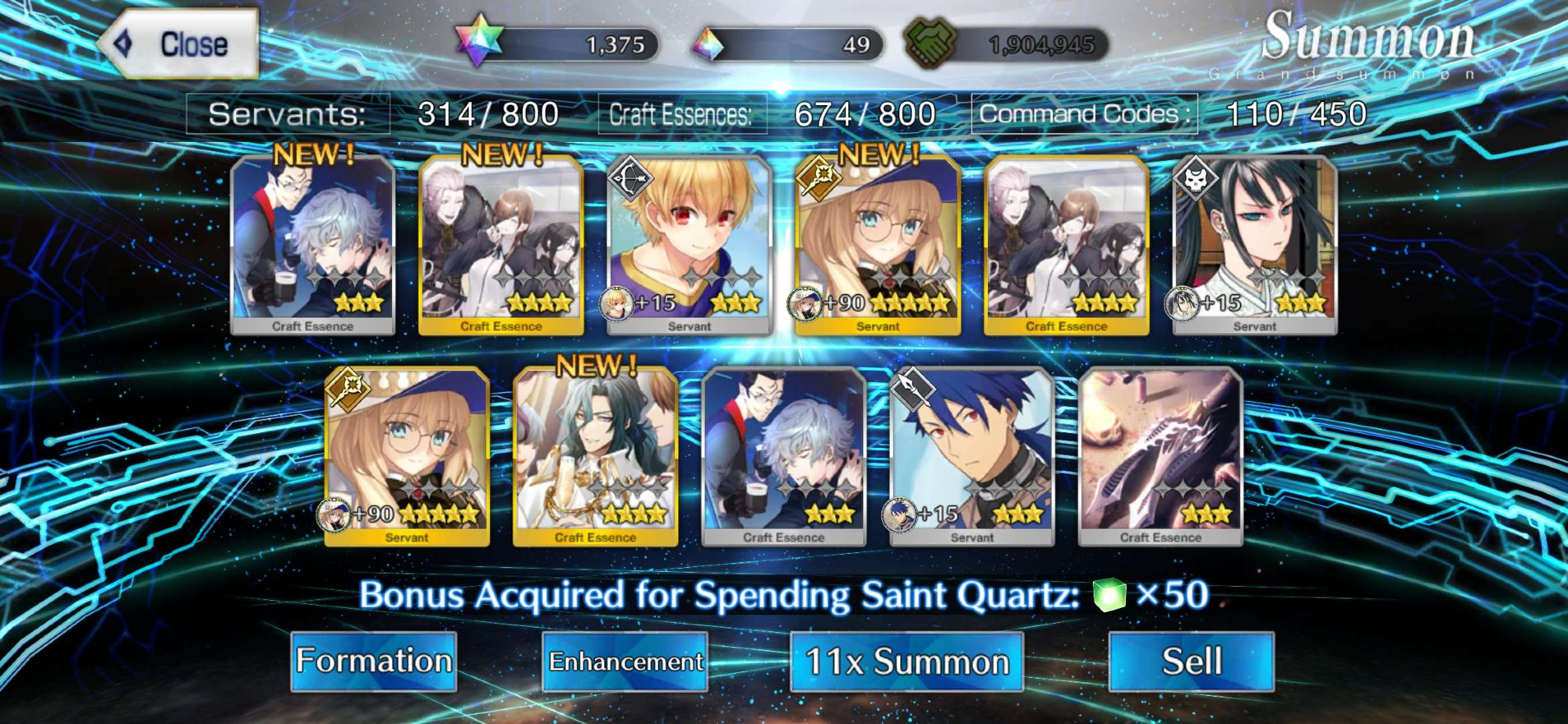
Task: Open the Sell screen
Action: [x=1191, y=661]
